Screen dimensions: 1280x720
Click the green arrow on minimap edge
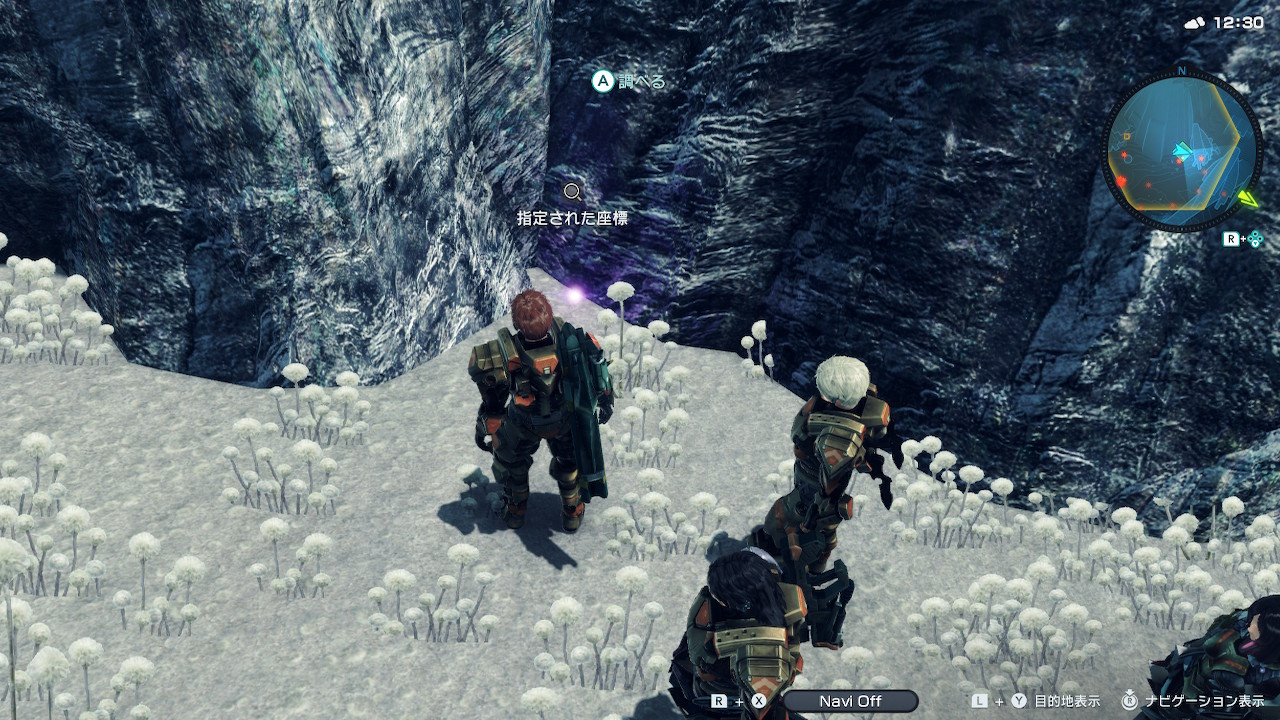[x=1247, y=198]
